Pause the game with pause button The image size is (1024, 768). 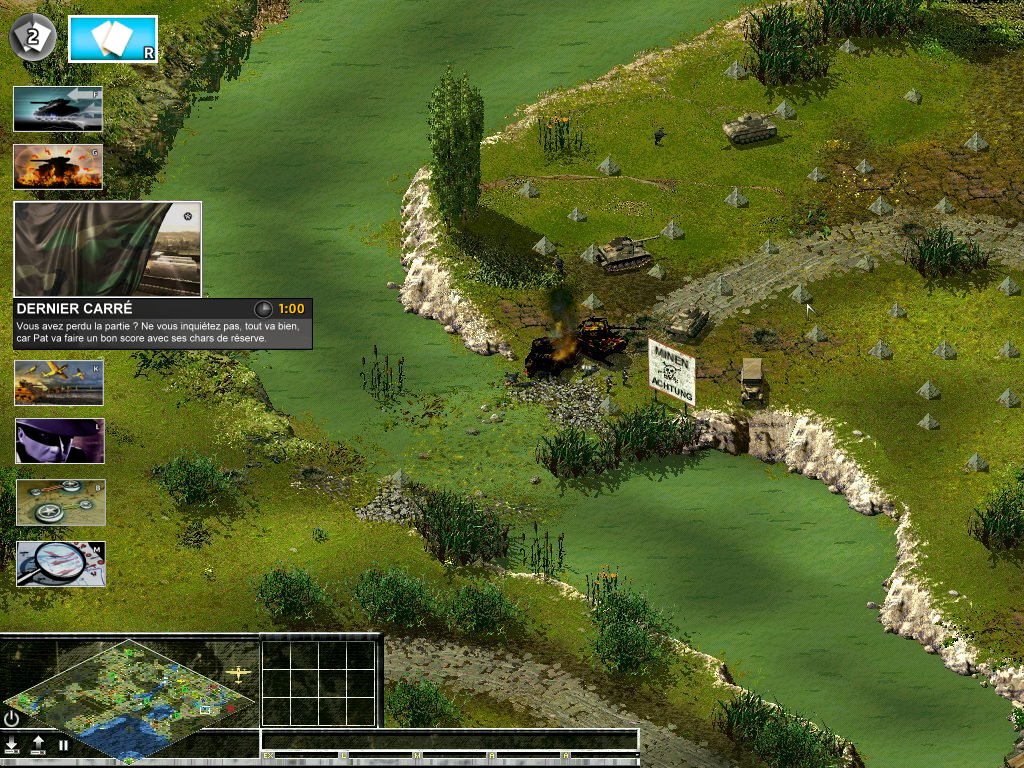pos(63,745)
